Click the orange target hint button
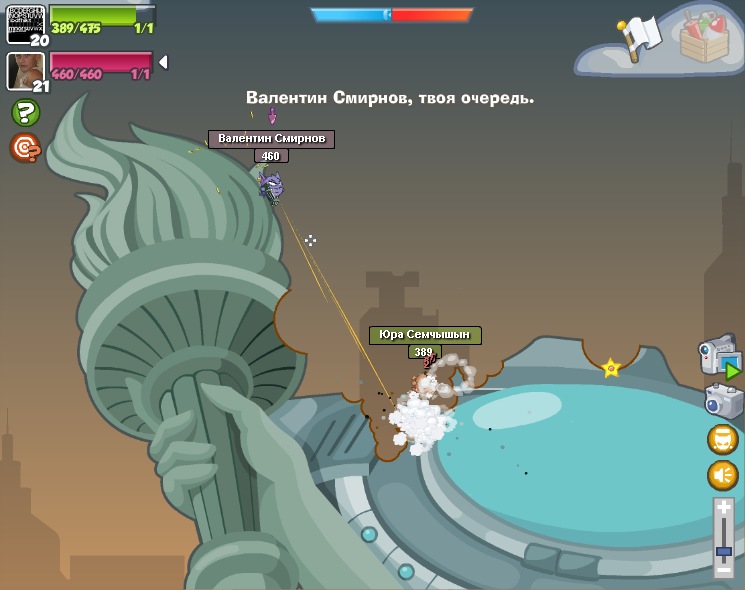 point(25,148)
